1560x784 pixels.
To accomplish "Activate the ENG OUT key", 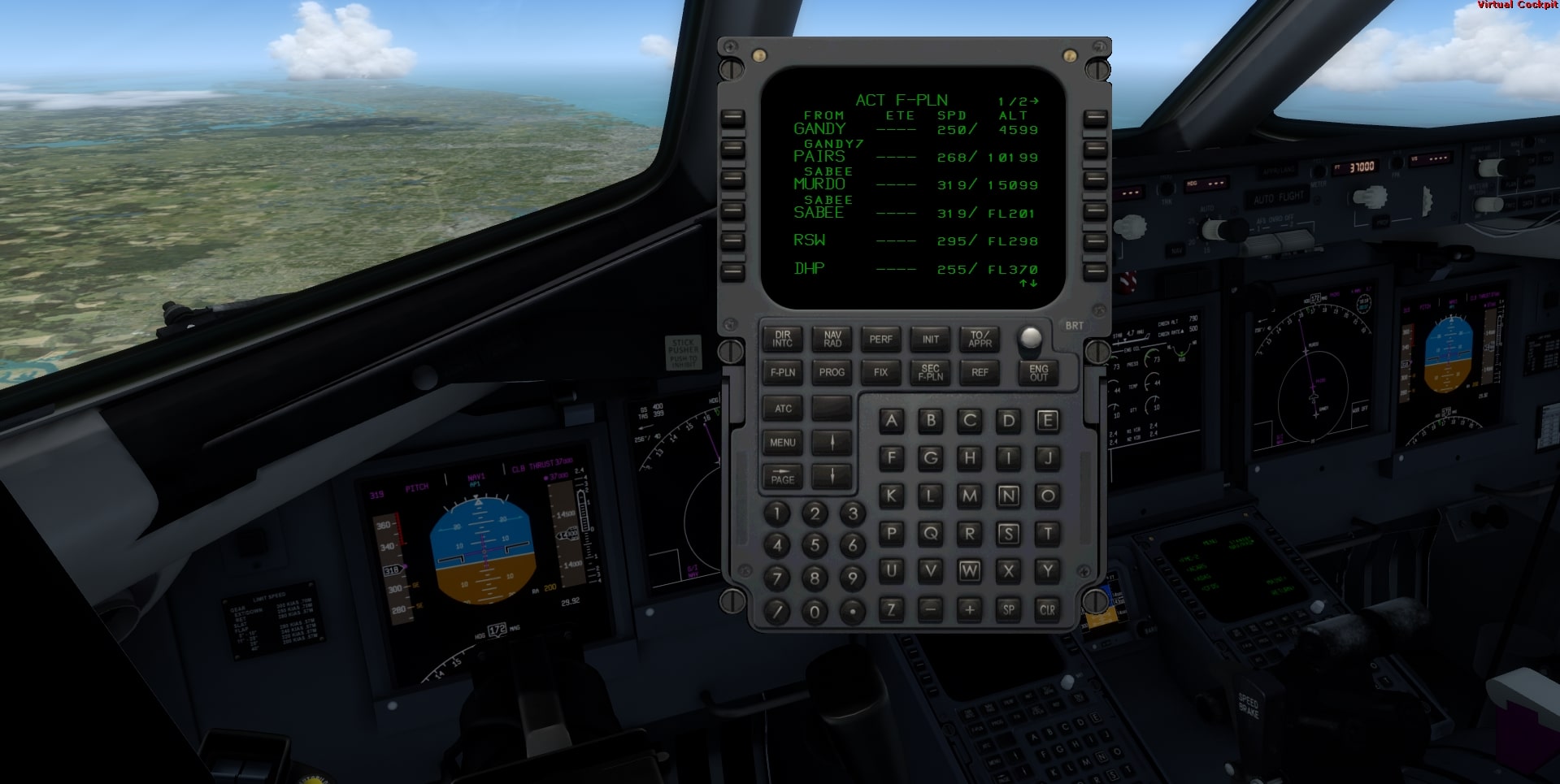I will tap(1039, 372).
